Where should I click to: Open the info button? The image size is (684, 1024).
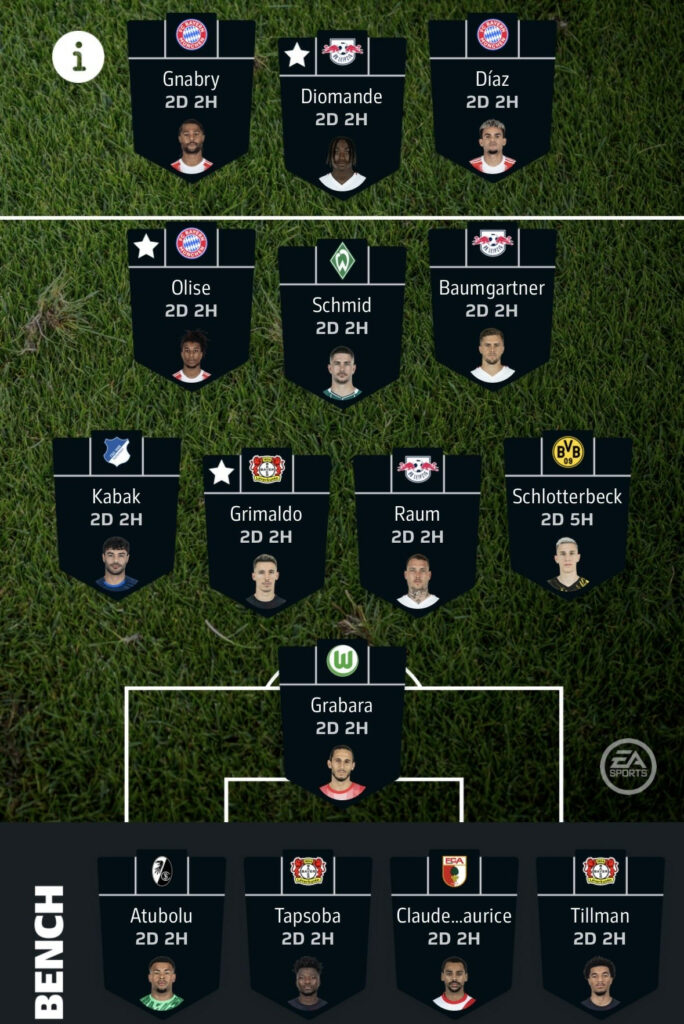pyautogui.click(x=78, y=57)
